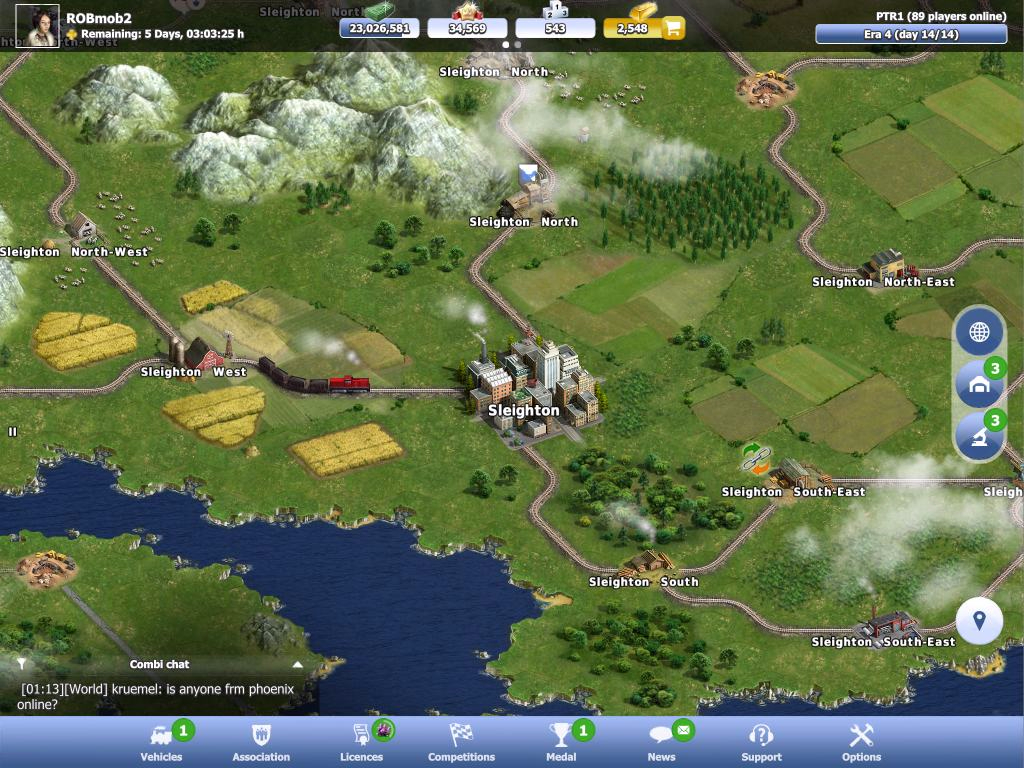Open the Vehicles menu
1024x768 pixels.
click(161, 742)
